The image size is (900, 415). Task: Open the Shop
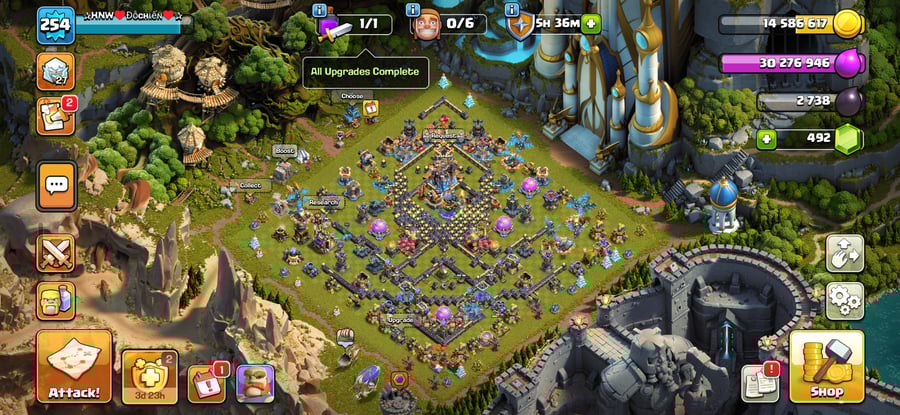point(826,367)
